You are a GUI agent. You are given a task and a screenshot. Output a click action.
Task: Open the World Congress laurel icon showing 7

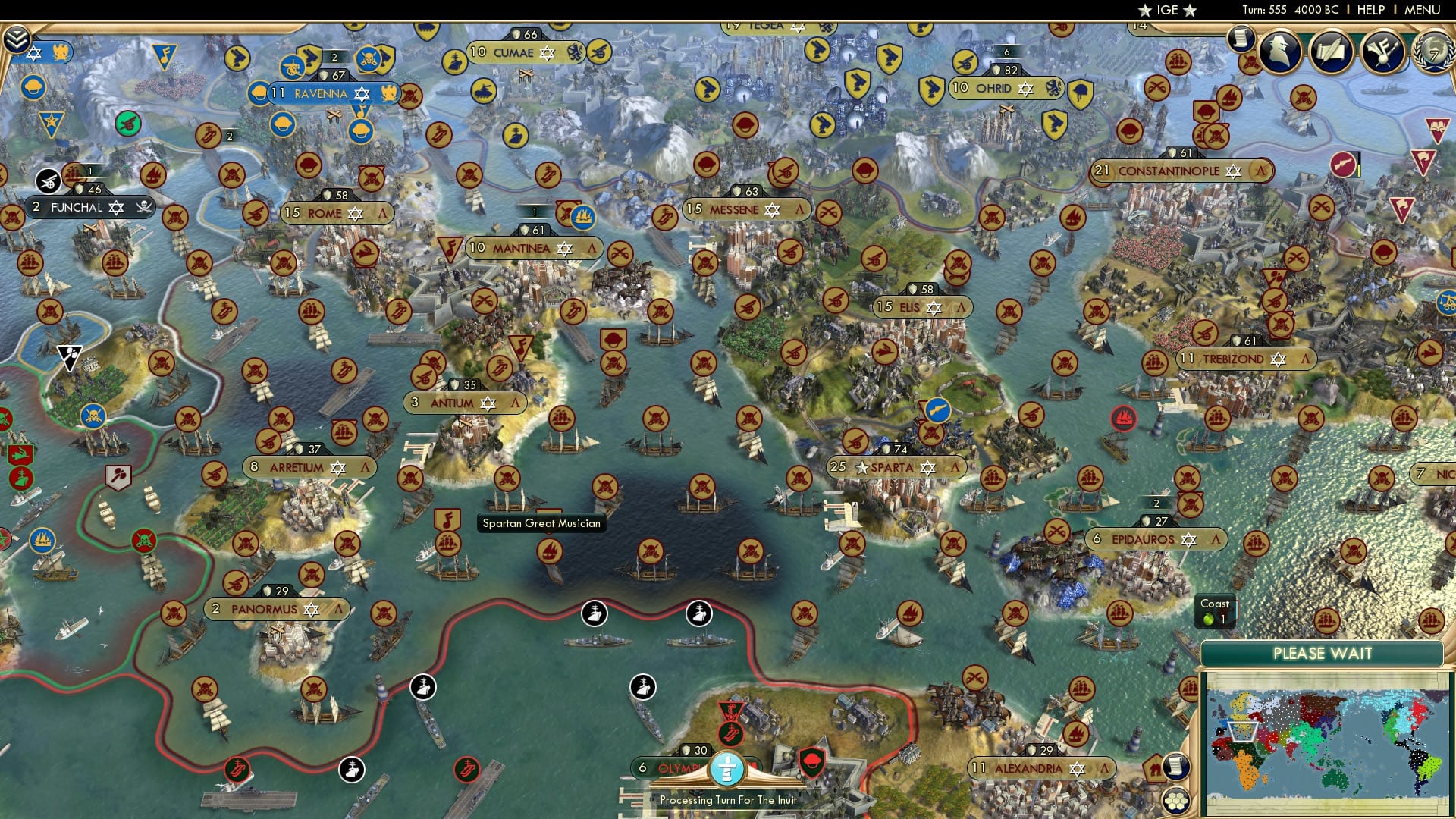click(1436, 53)
